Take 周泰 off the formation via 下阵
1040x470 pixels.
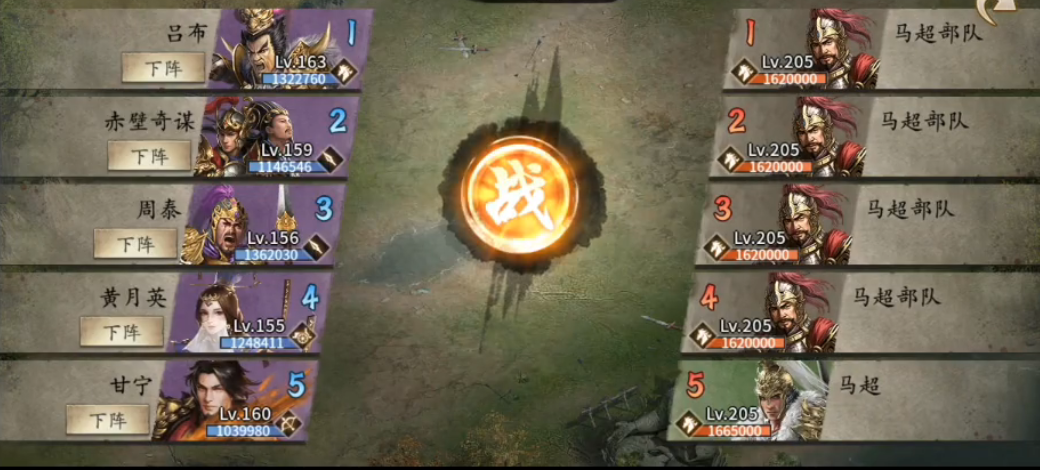click(x=135, y=242)
